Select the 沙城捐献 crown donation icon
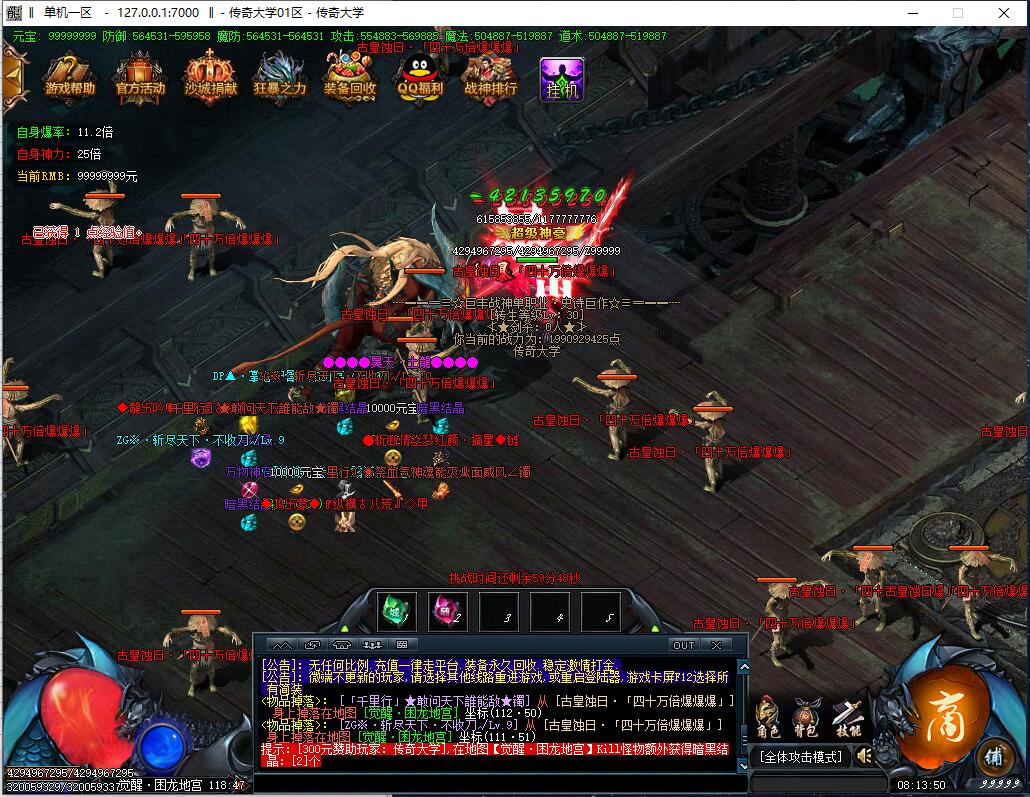1030x797 pixels. coord(210,74)
